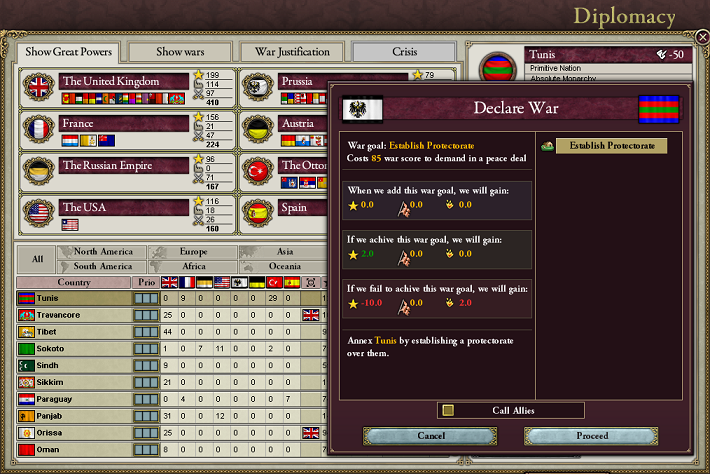
Task: Select the Tibet row
Action: pos(74,331)
